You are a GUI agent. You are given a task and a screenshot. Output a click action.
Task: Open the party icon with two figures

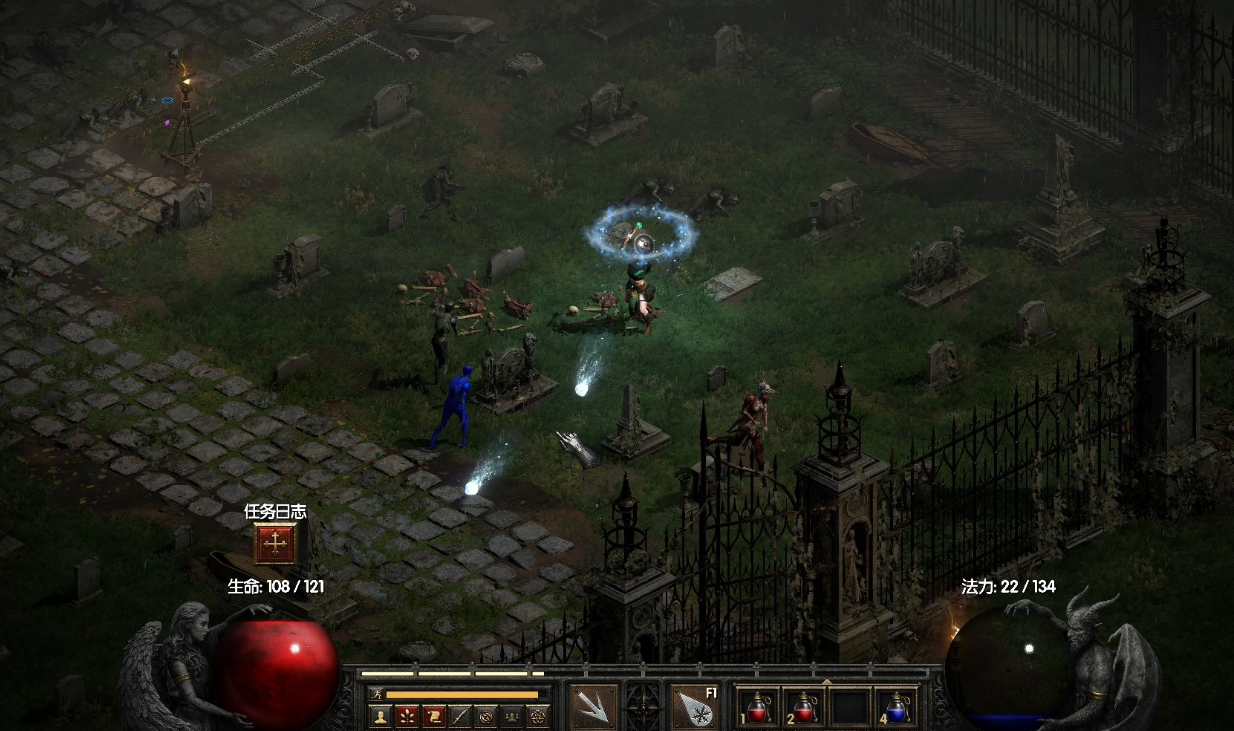[x=511, y=716]
